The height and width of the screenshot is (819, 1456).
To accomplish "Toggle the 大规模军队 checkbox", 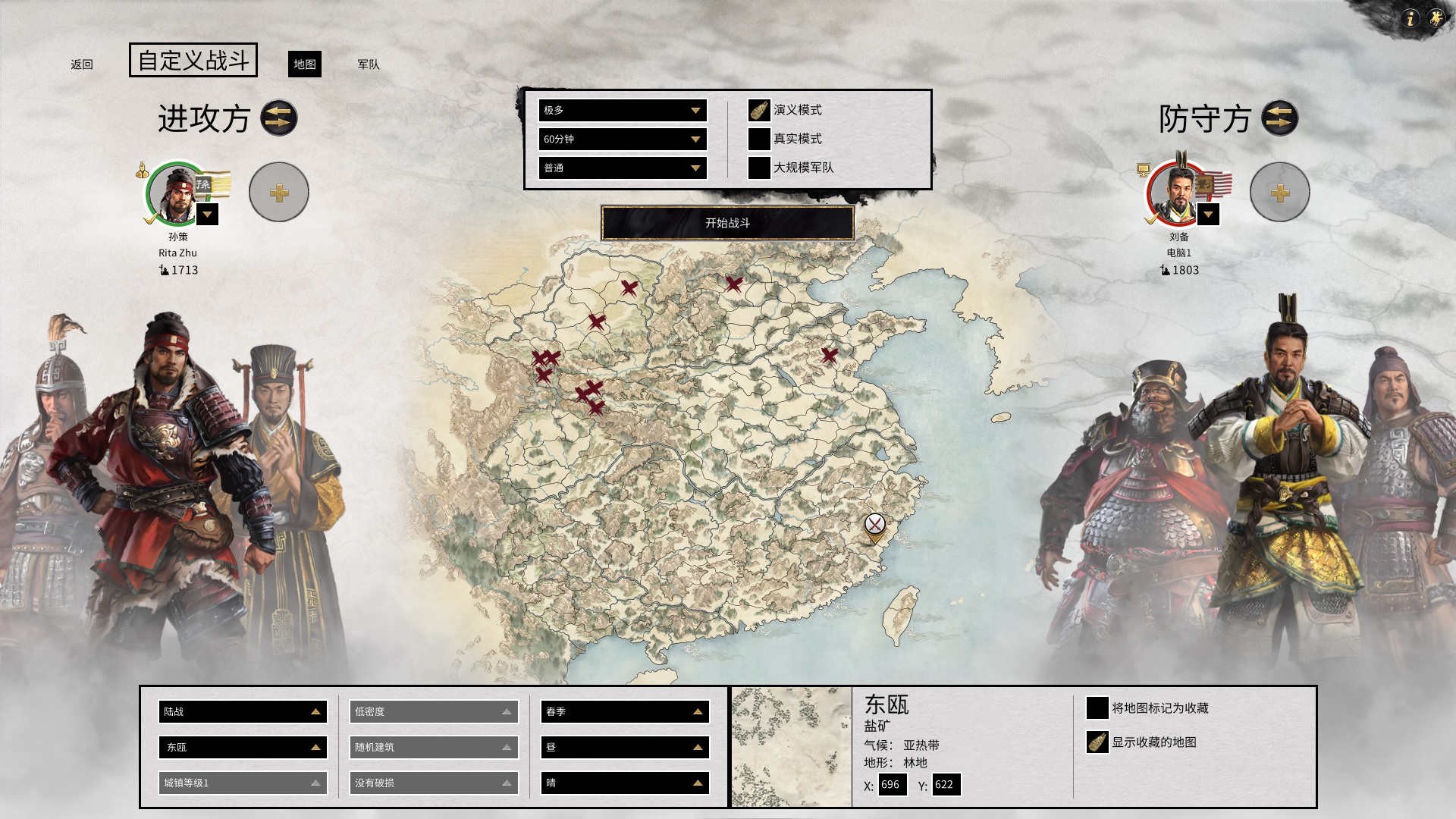I will tap(758, 168).
